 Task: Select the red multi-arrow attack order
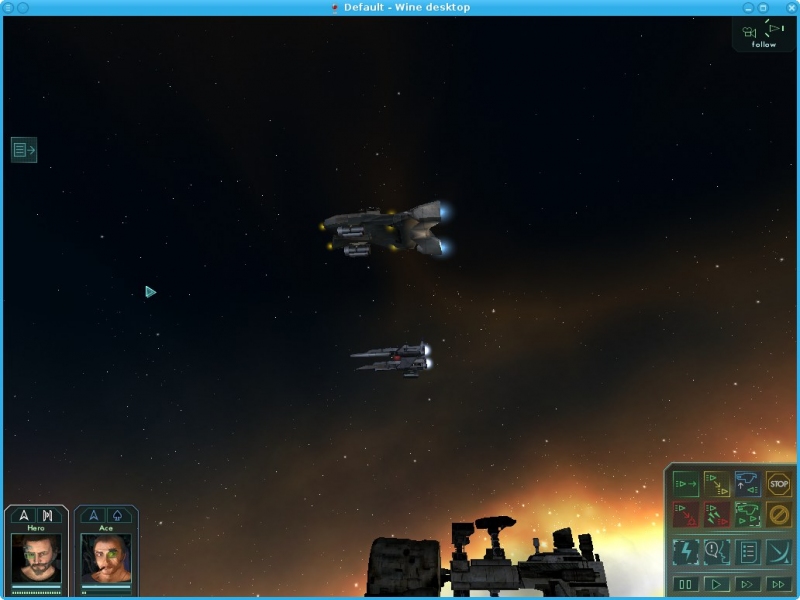(x=716, y=515)
